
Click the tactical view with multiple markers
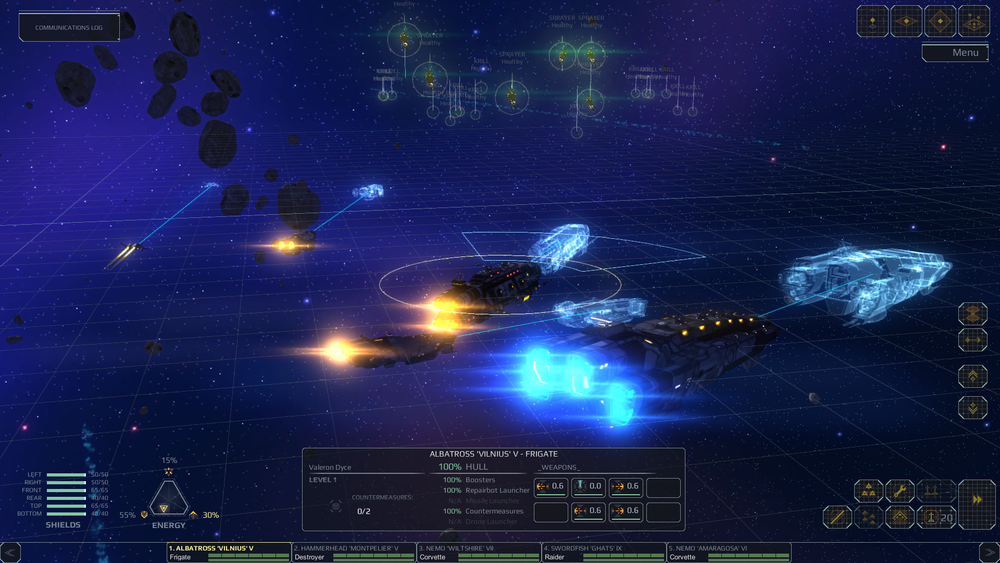point(973,20)
